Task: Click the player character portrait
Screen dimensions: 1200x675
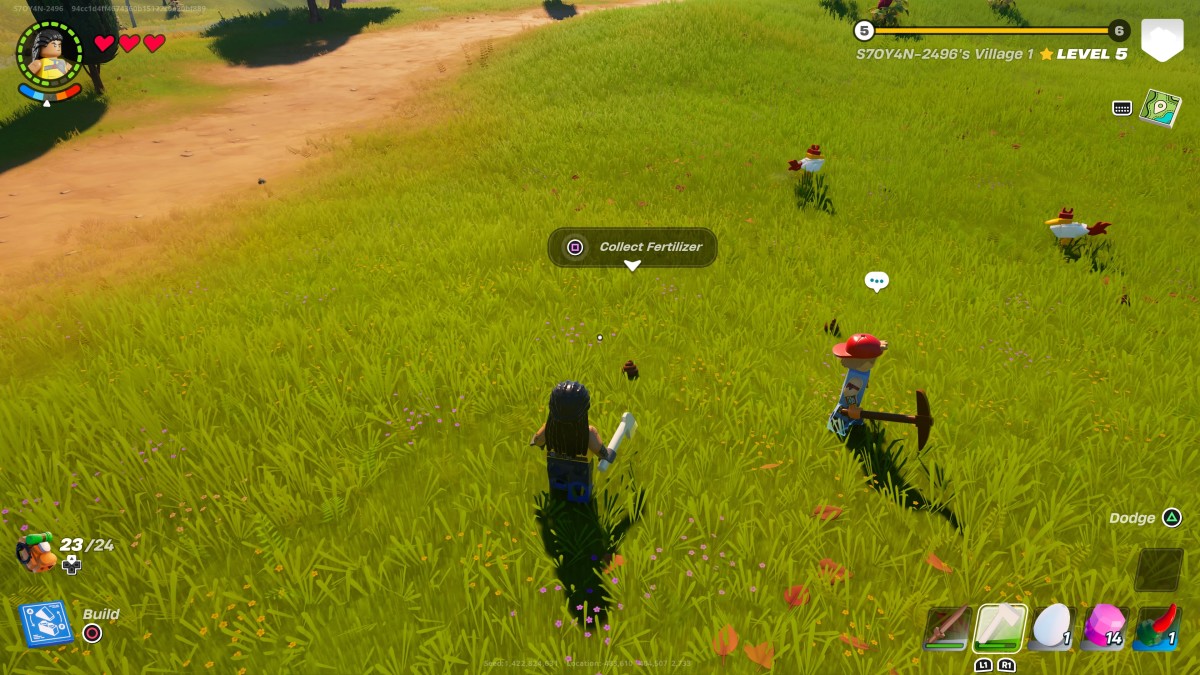Action: [x=49, y=54]
